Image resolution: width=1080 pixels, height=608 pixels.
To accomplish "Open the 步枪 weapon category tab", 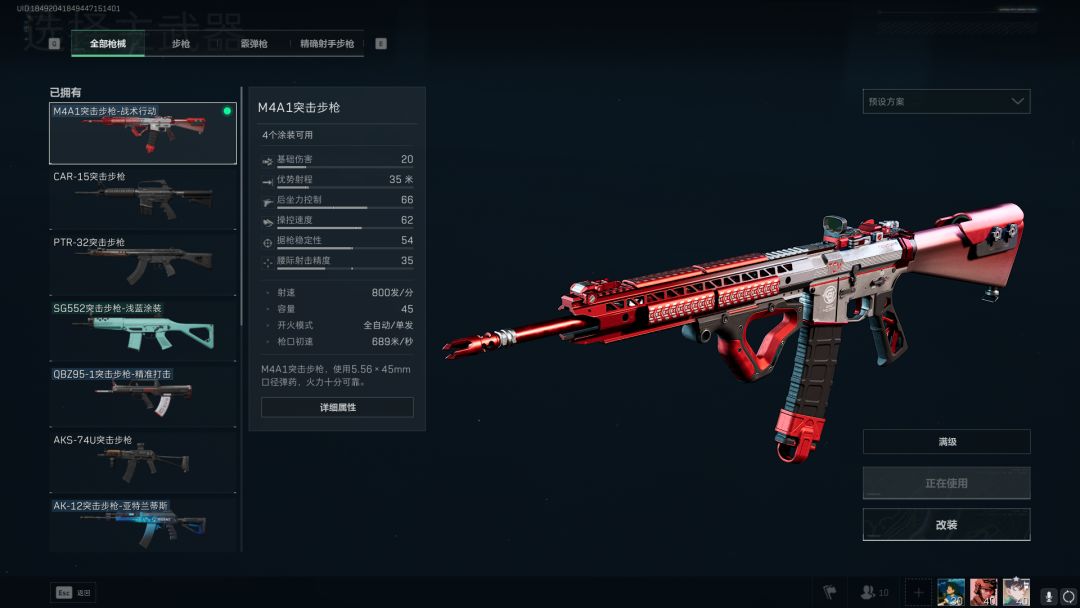I will pyautogui.click(x=180, y=44).
